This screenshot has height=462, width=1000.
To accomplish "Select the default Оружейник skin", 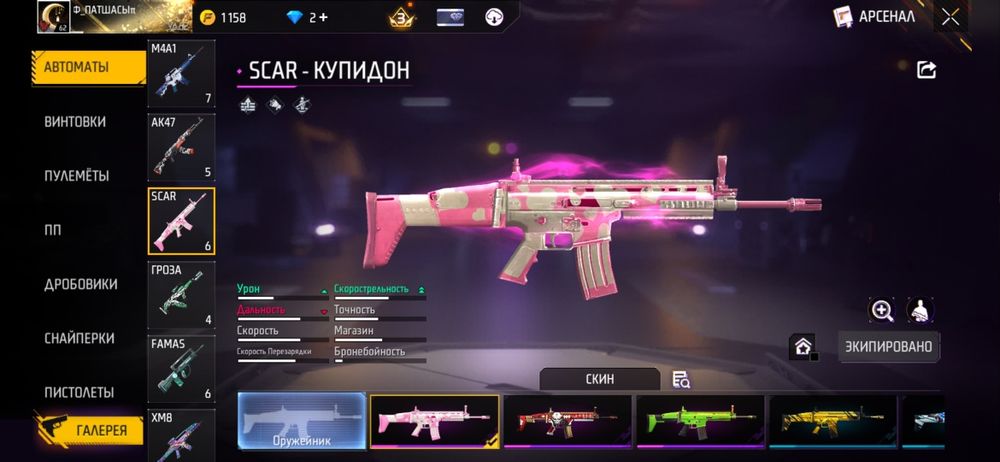I will (x=301, y=421).
